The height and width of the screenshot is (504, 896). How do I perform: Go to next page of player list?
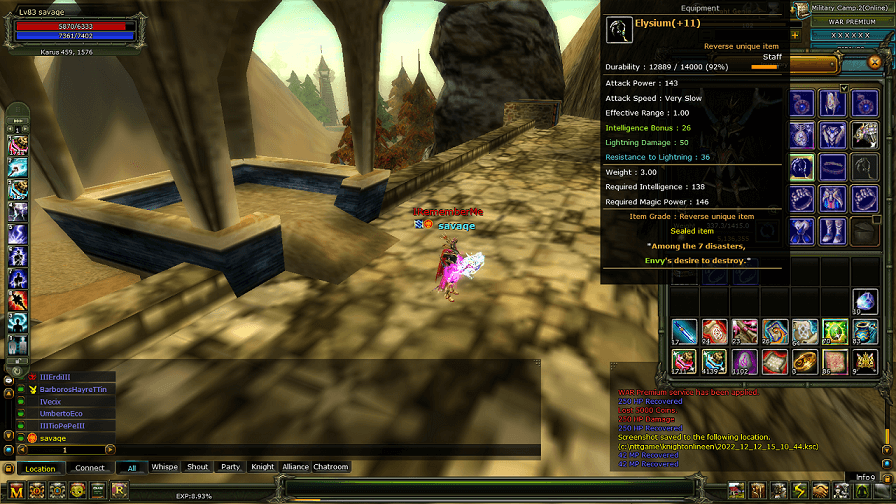pyautogui.click(x=110, y=450)
